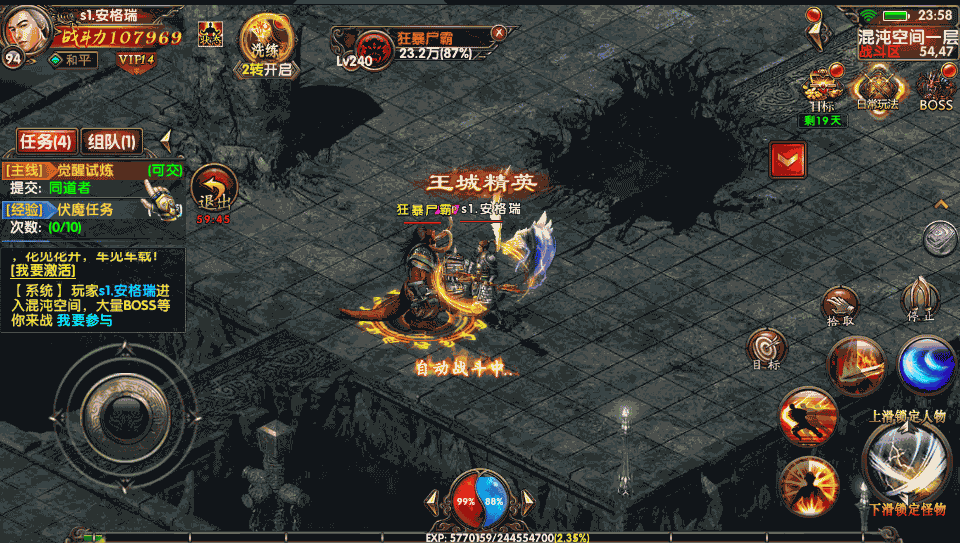Open the BOSS menu icon
Image resolution: width=960 pixels, height=543 pixels.
pyautogui.click(x=936, y=90)
